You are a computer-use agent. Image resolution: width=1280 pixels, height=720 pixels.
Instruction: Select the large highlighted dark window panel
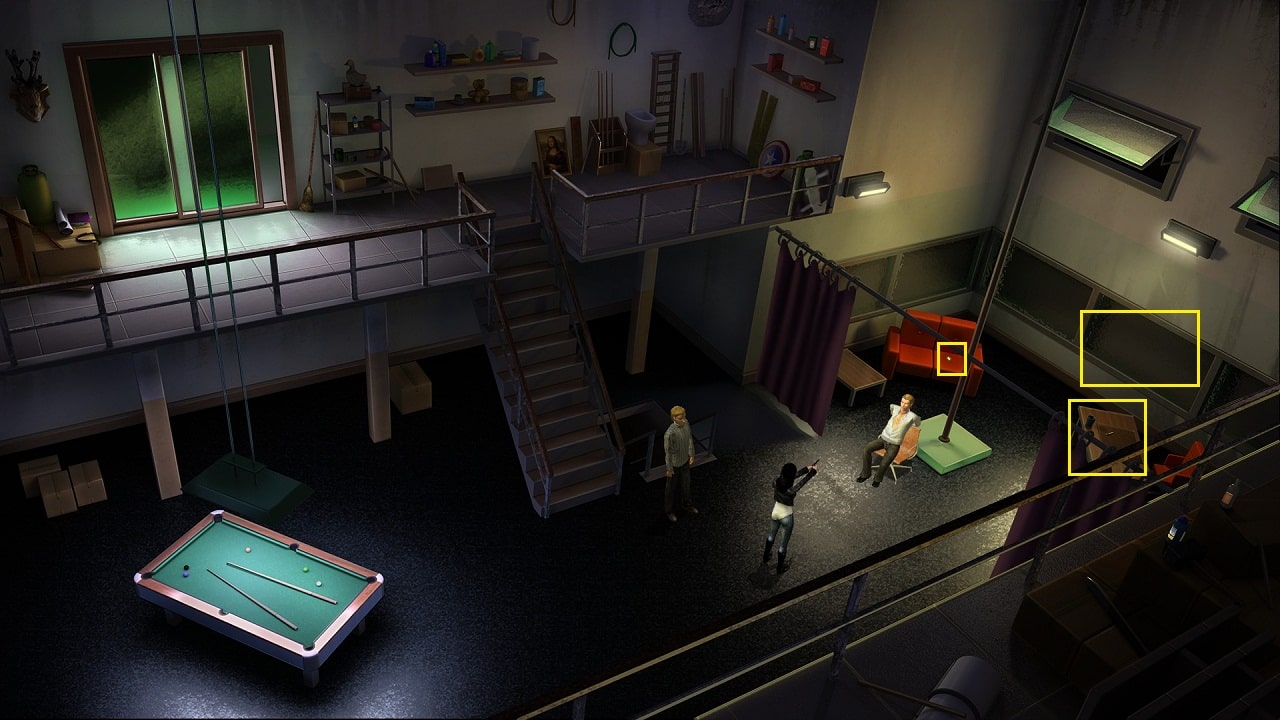1139,348
